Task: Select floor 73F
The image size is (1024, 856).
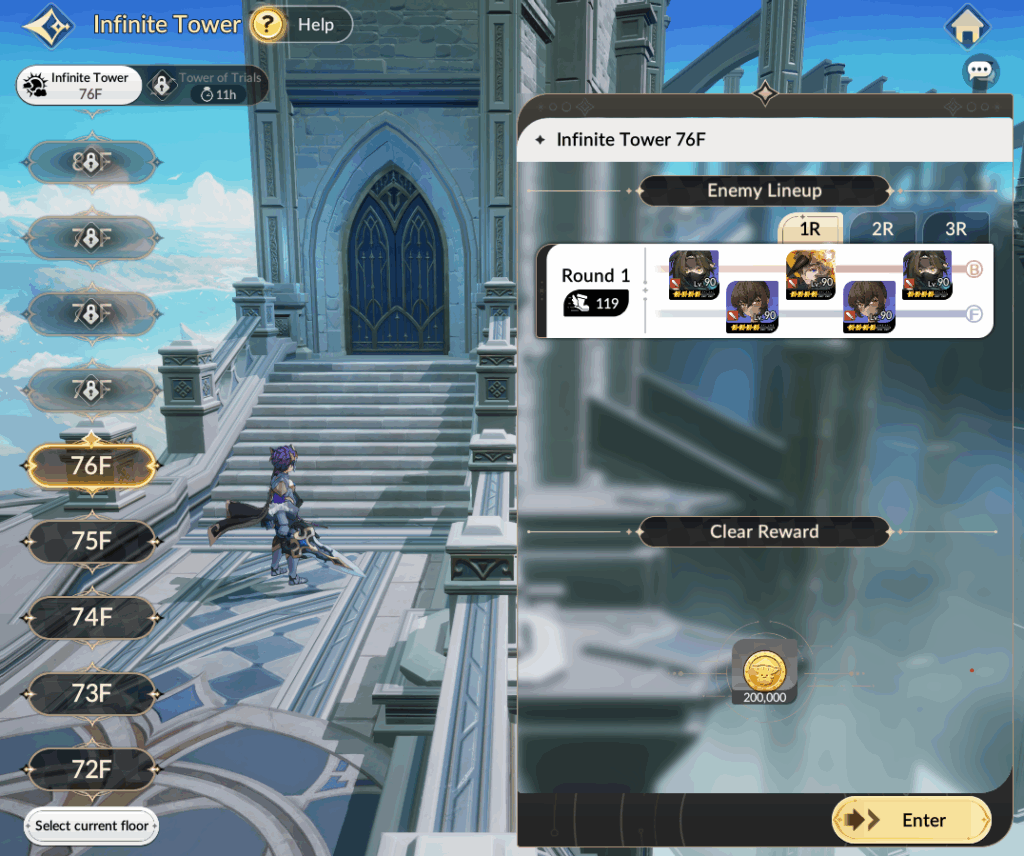Action: tap(92, 694)
